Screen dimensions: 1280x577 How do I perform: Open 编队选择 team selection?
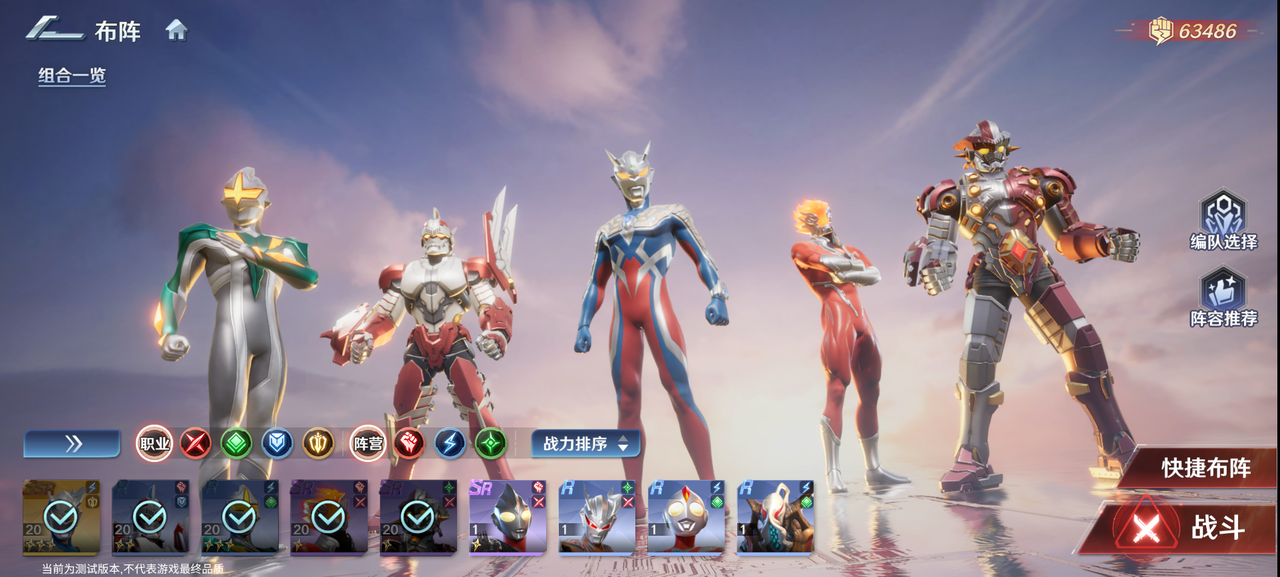1223,220
